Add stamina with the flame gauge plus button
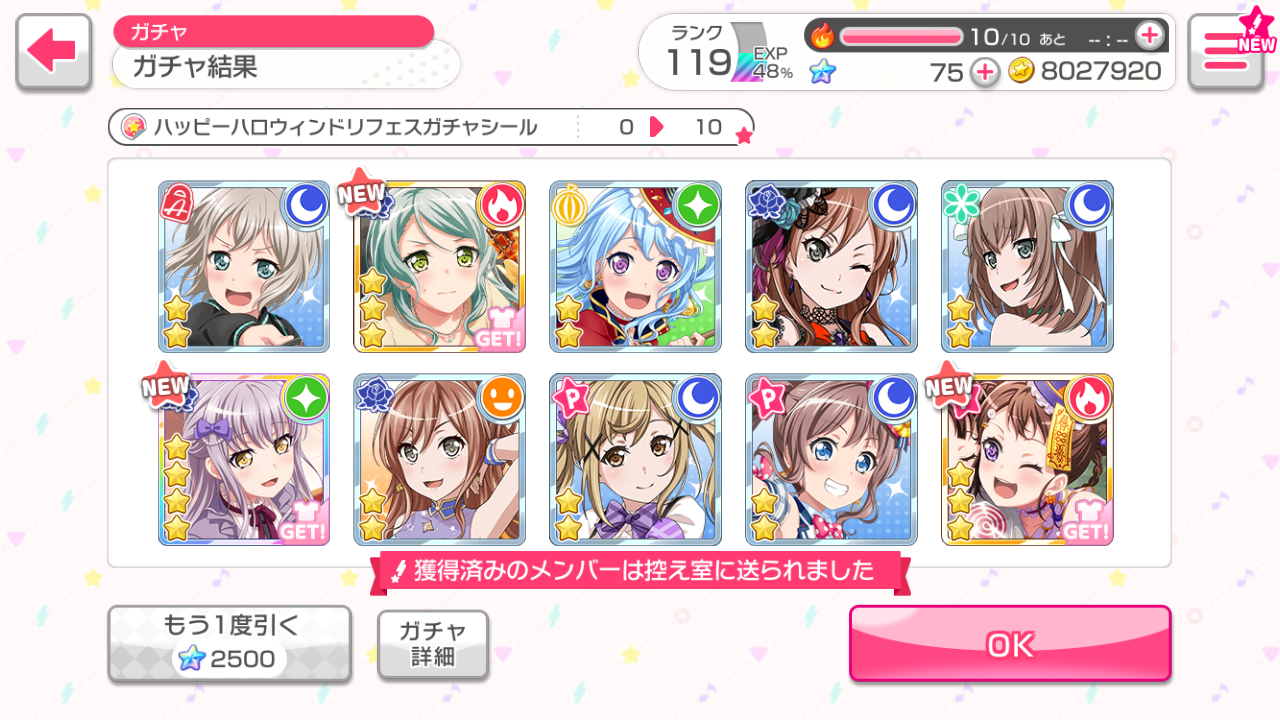Viewport: 1280px width, 720px height. click(x=1150, y=36)
